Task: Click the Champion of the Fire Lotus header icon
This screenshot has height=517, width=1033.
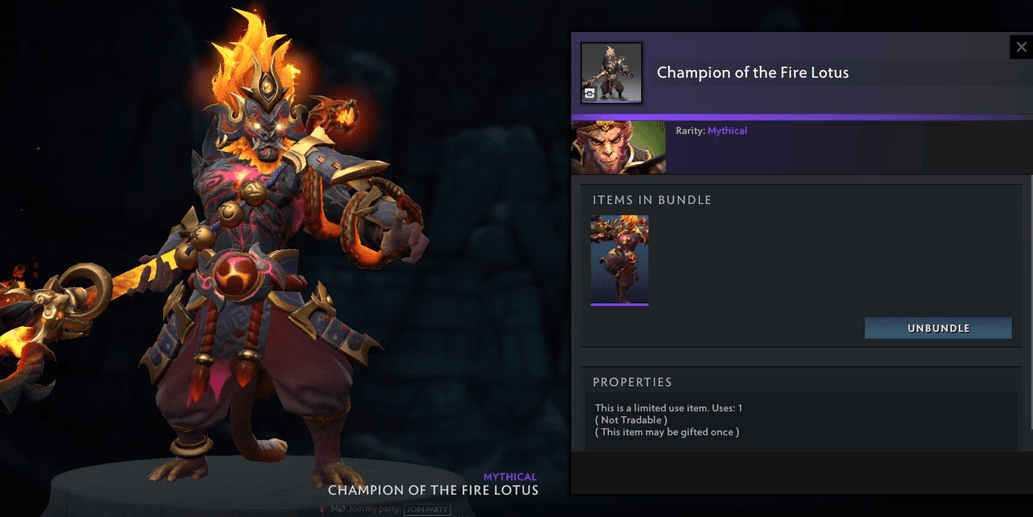Action: [612, 73]
